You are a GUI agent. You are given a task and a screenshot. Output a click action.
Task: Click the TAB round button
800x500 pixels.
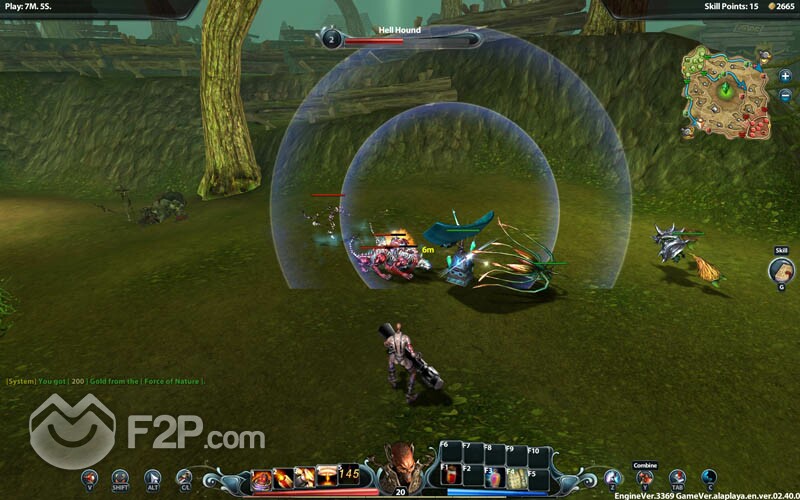click(x=677, y=478)
